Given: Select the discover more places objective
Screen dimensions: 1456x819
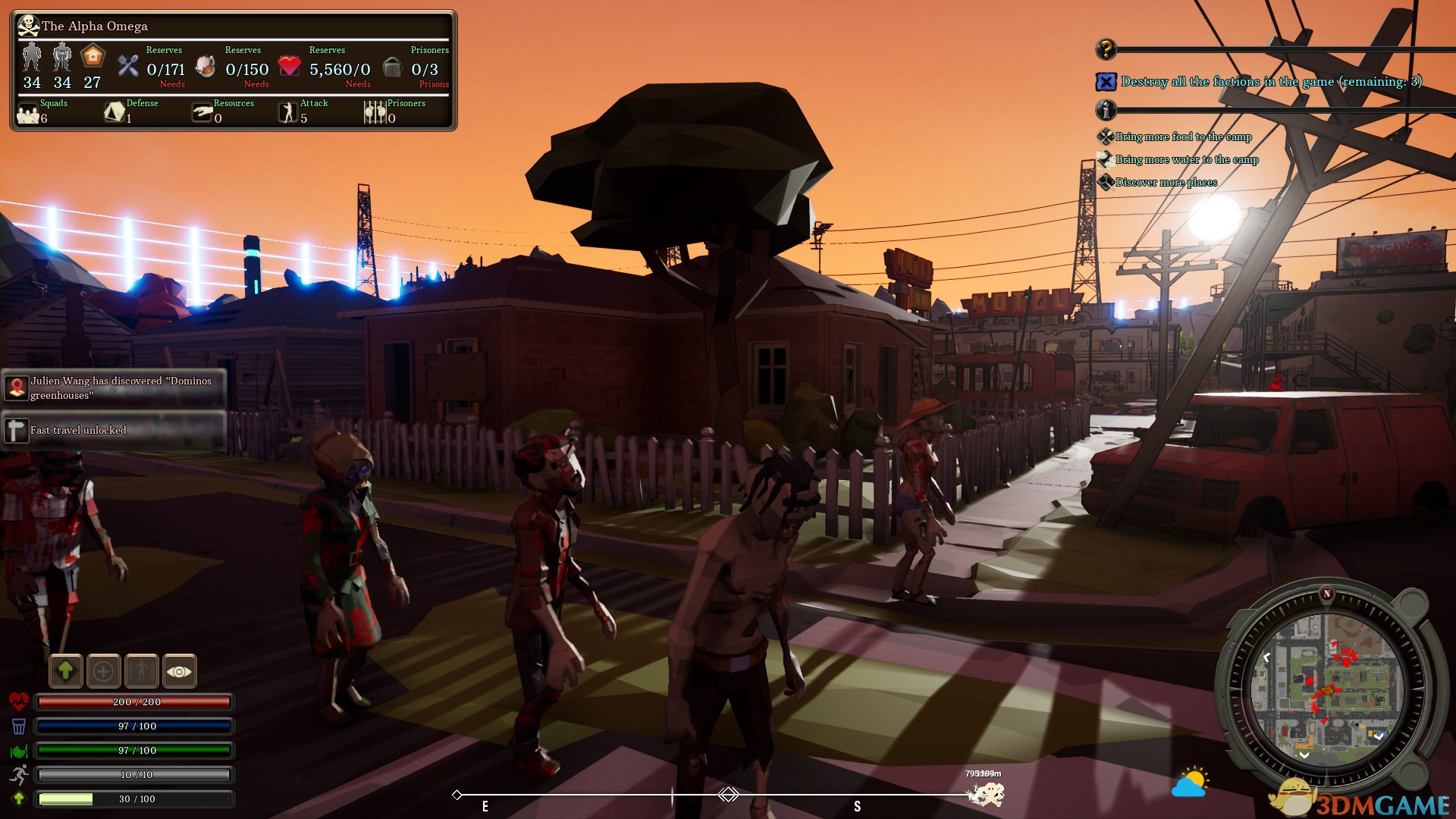Looking at the screenshot, I should tap(1166, 183).
